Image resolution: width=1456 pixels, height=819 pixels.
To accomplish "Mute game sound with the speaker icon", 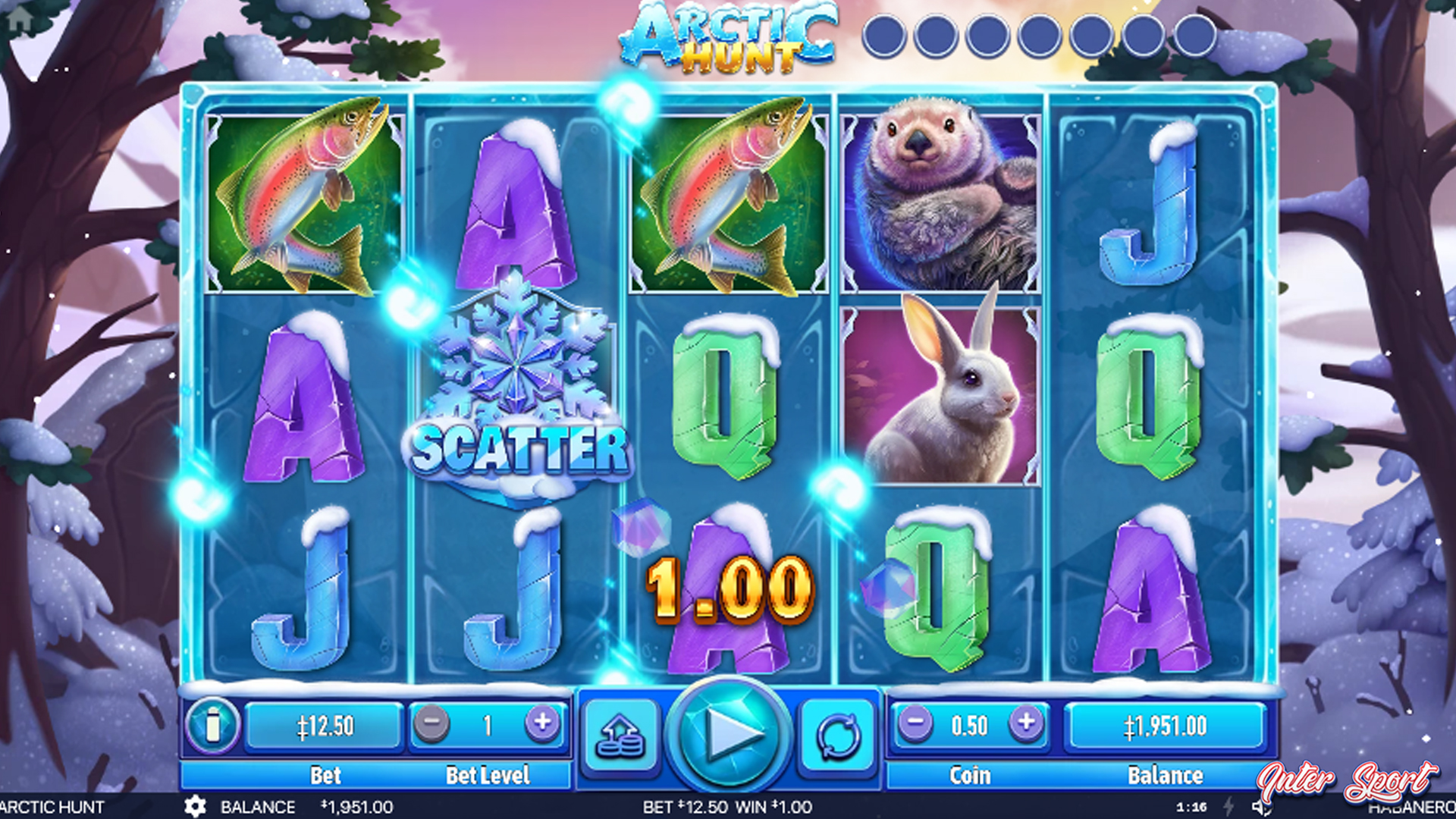I will tap(1261, 808).
